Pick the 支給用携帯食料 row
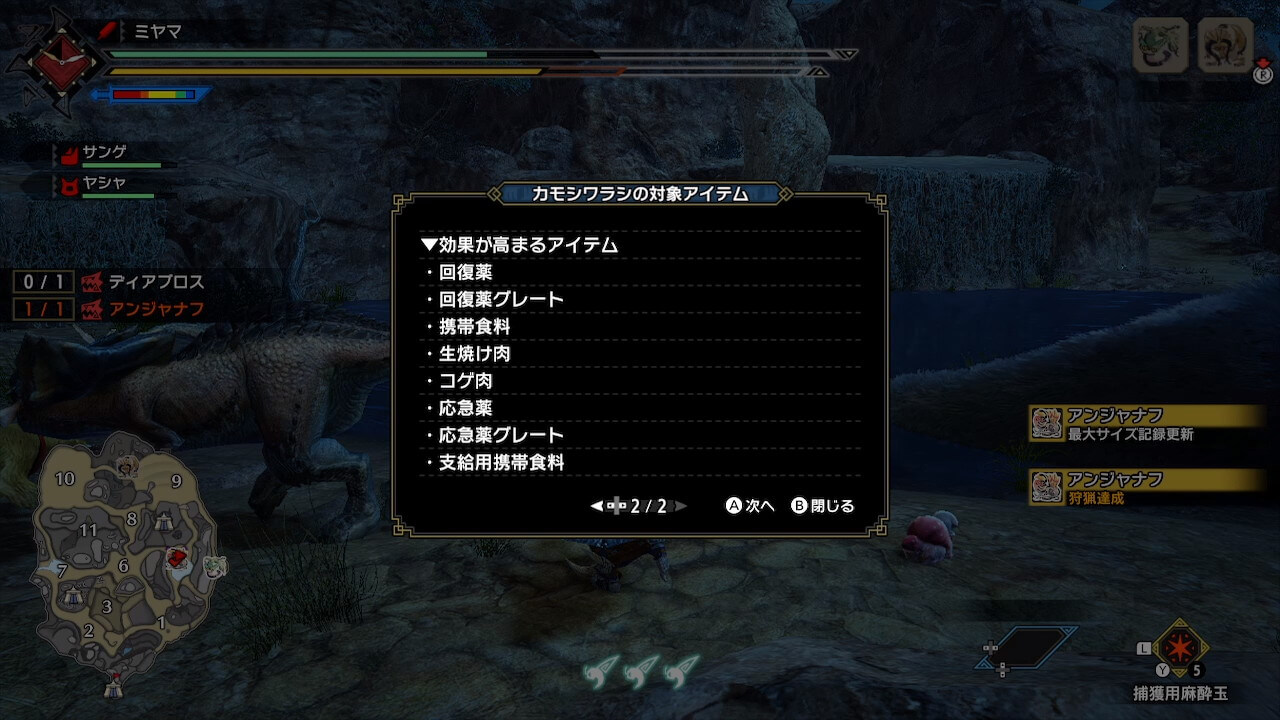This screenshot has width=1280, height=720. coord(501,463)
